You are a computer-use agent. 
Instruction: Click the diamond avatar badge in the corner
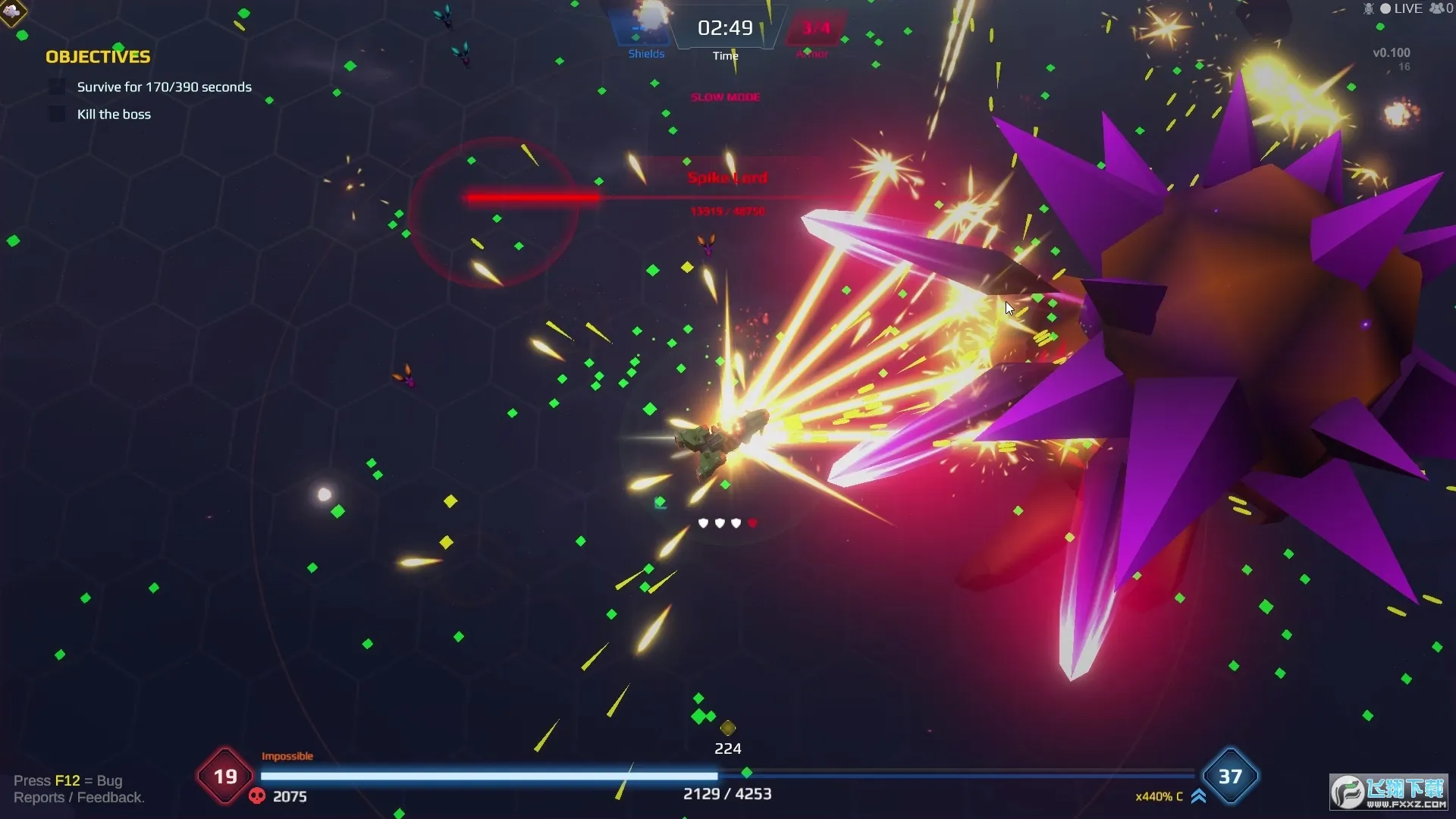pyautogui.click(x=12, y=11)
